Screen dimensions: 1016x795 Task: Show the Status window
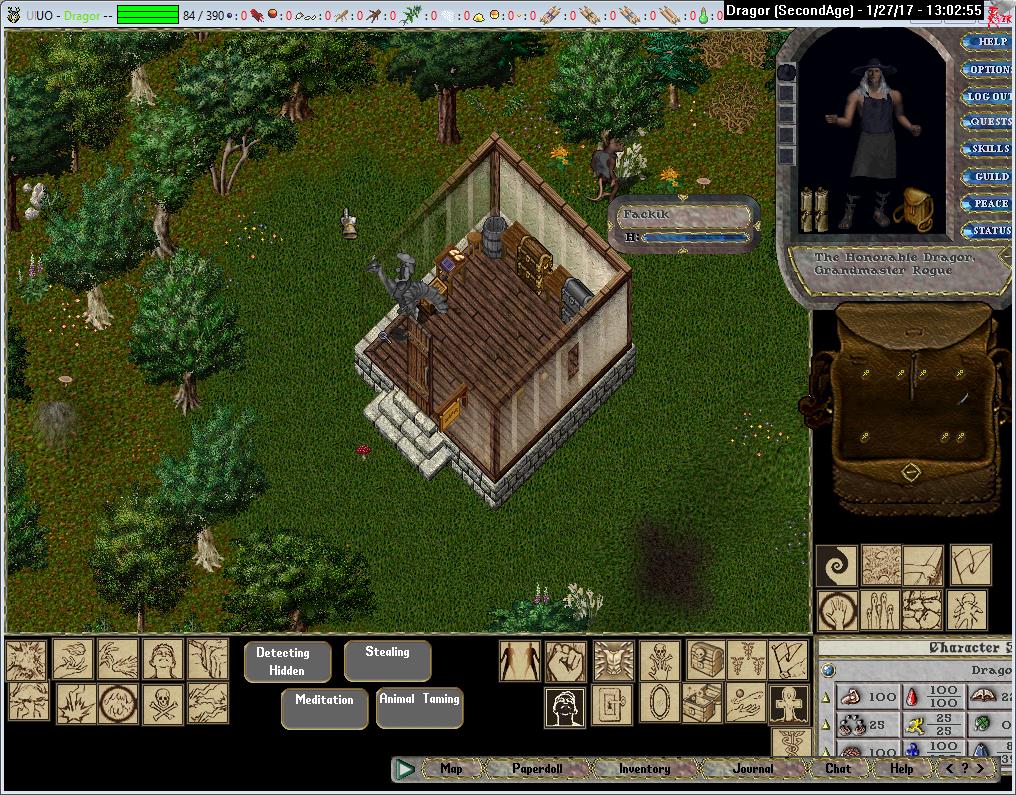pos(990,230)
